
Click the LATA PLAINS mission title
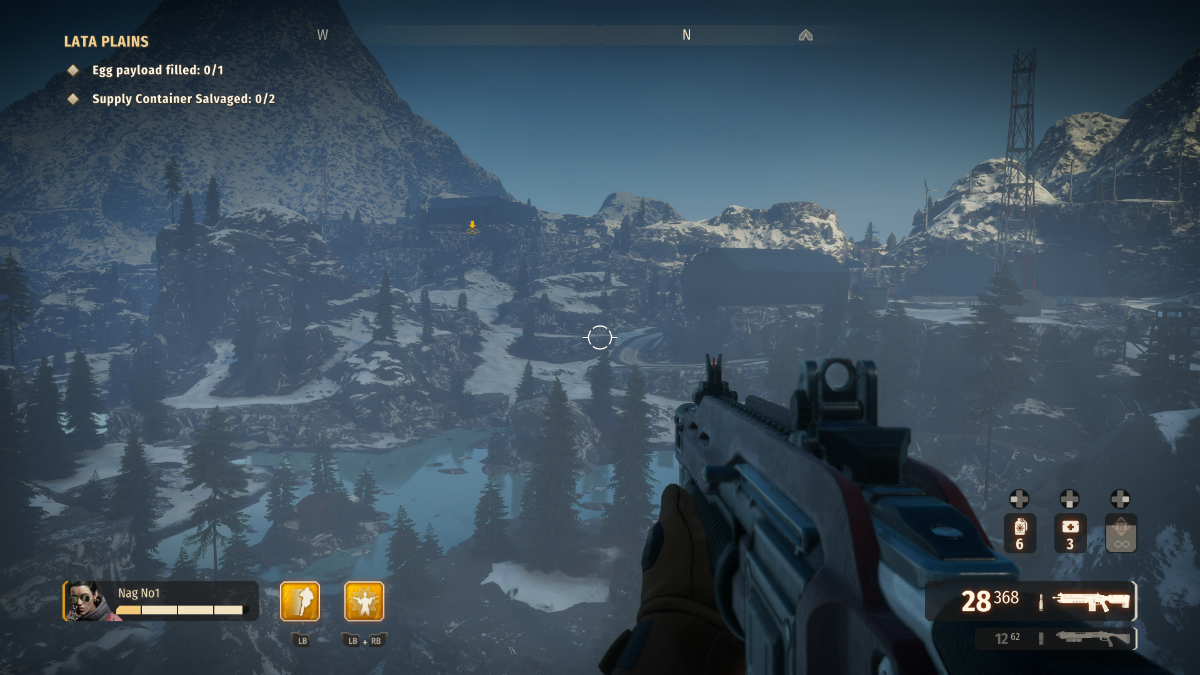(106, 42)
